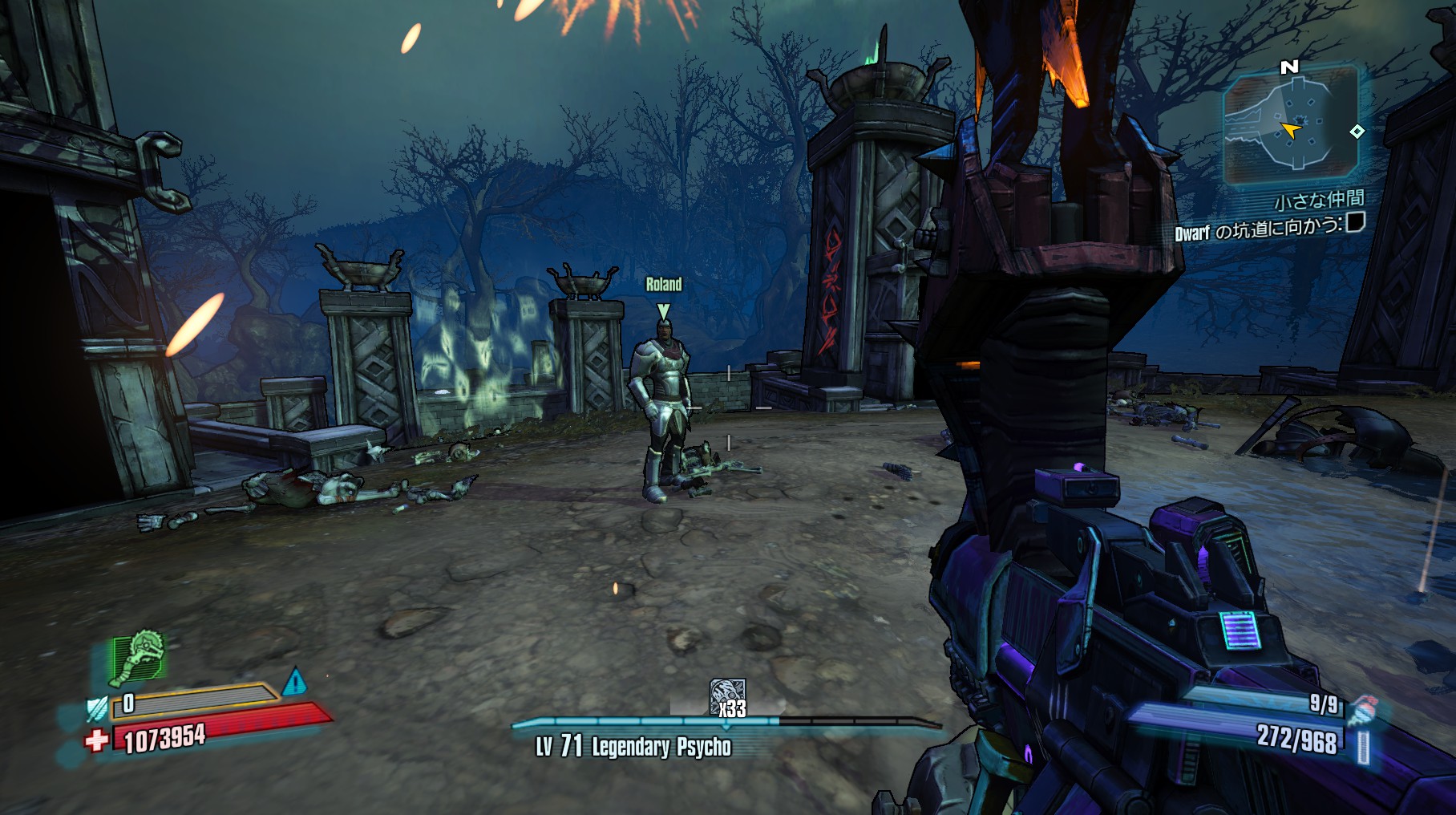Select the diamond waypoint marker on minimap

pos(1357,132)
